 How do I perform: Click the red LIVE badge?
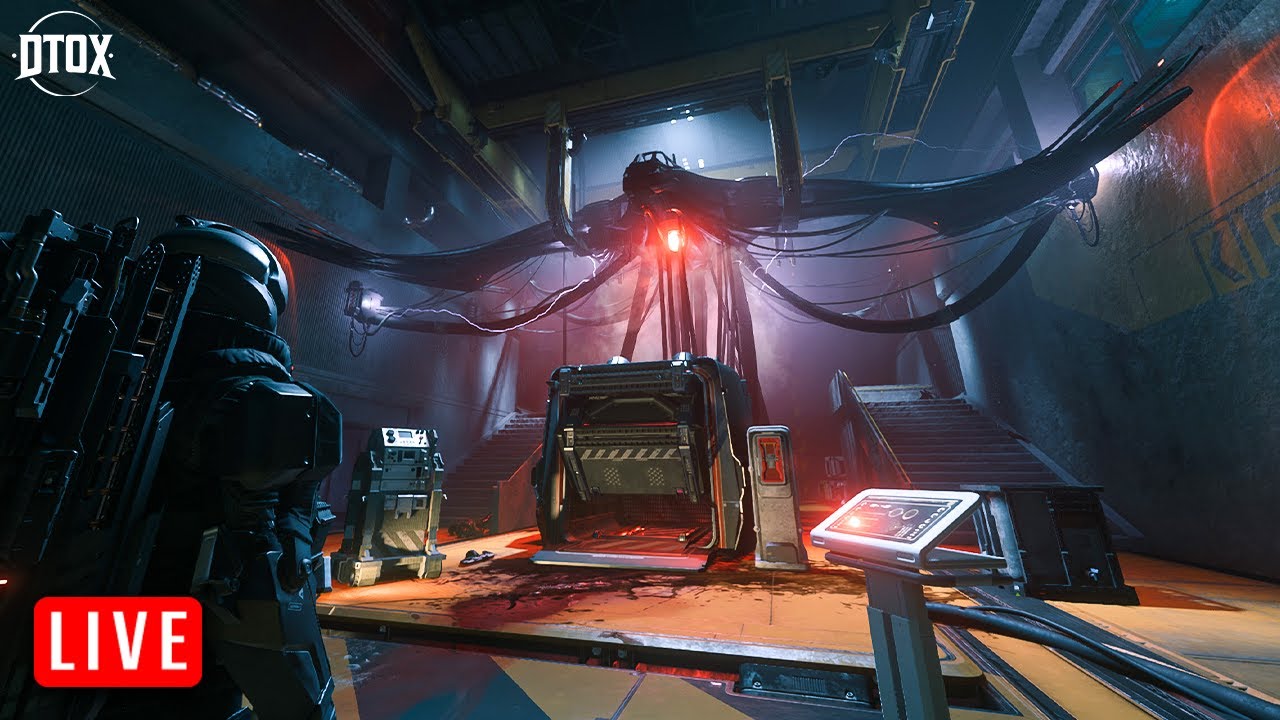click(x=118, y=641)
